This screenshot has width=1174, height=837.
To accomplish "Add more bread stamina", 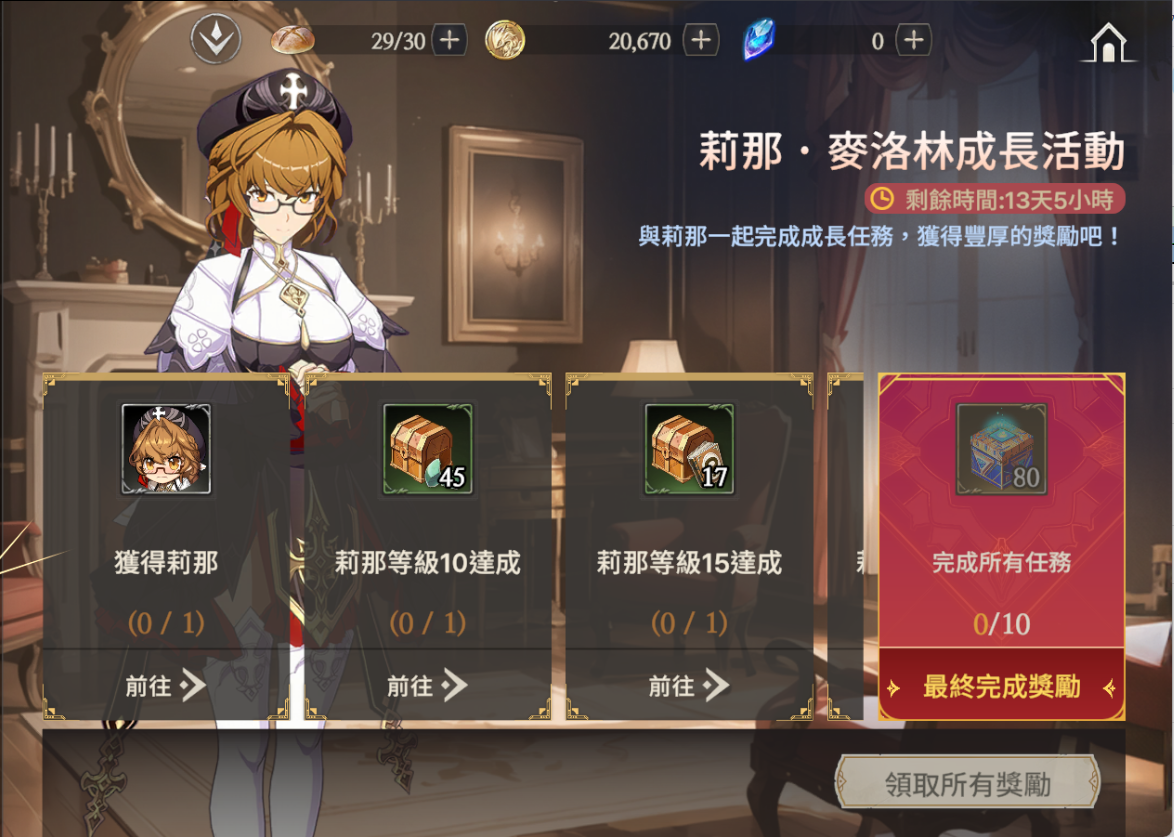I will (449, 40).
